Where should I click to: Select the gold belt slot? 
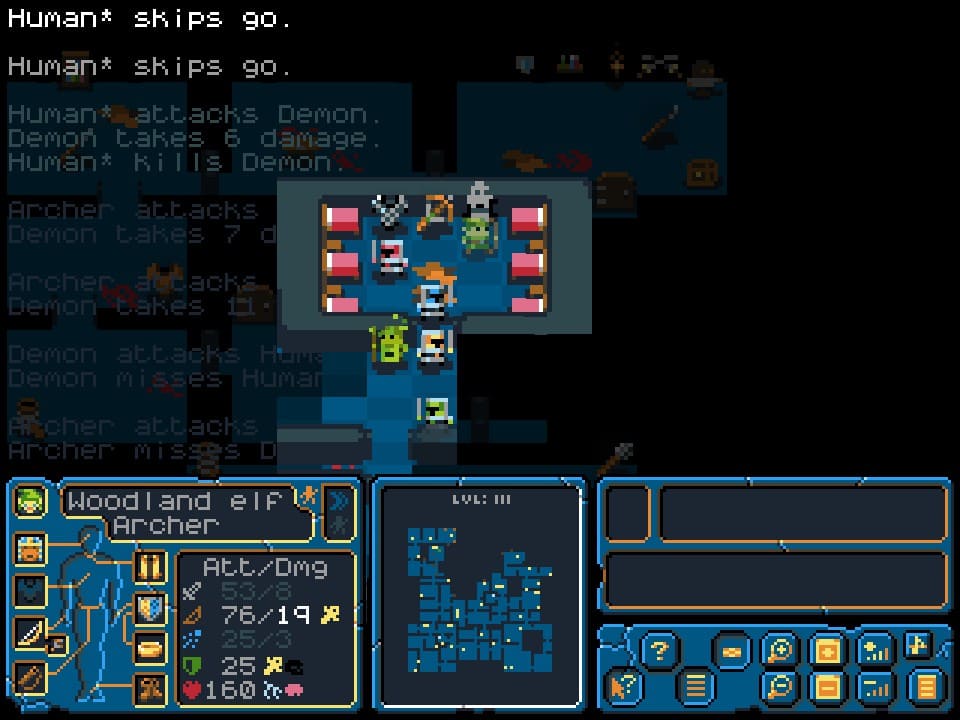[x=150, y=647]
